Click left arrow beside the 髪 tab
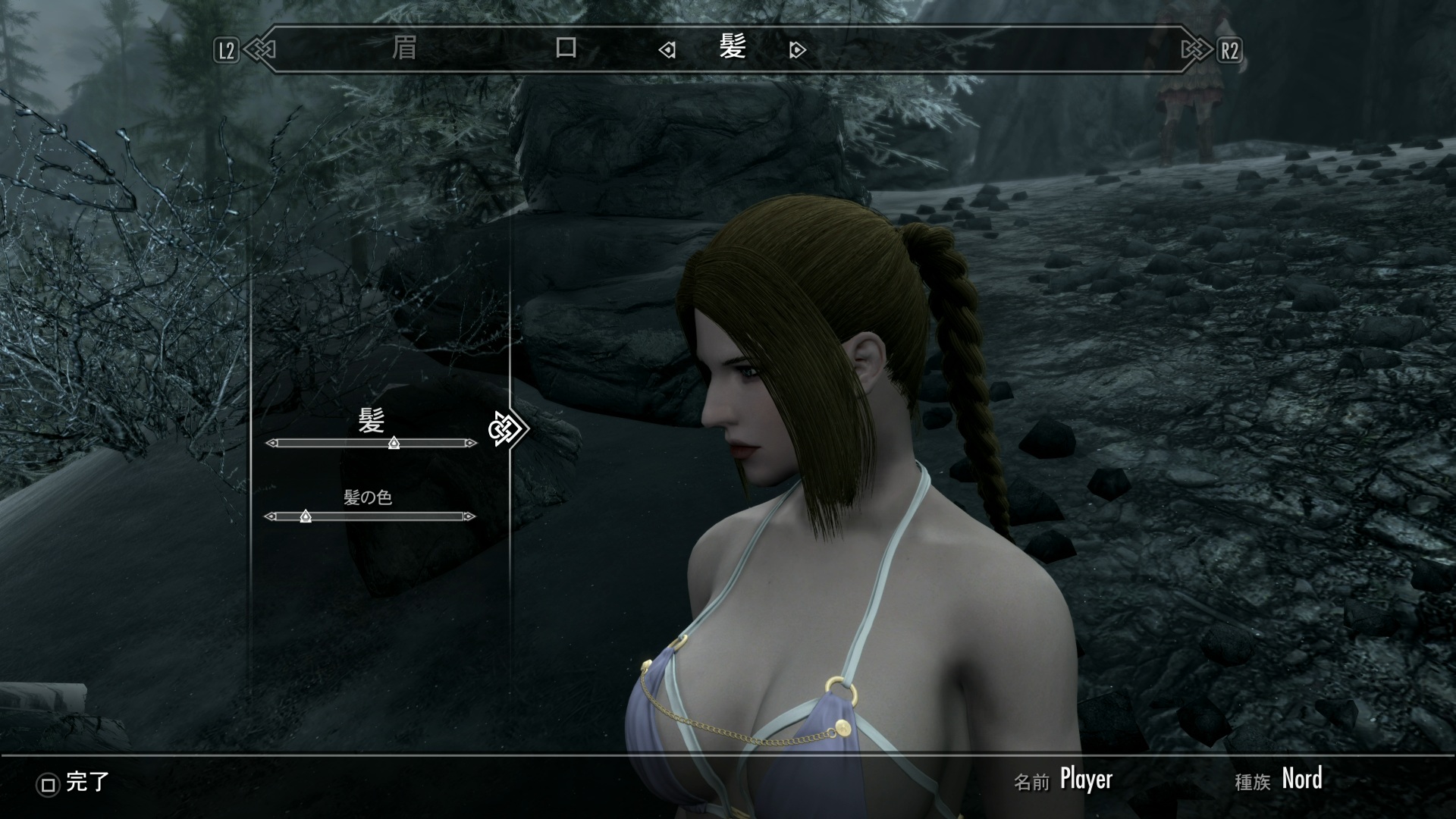1456x819 pixels. pos(667,50)
